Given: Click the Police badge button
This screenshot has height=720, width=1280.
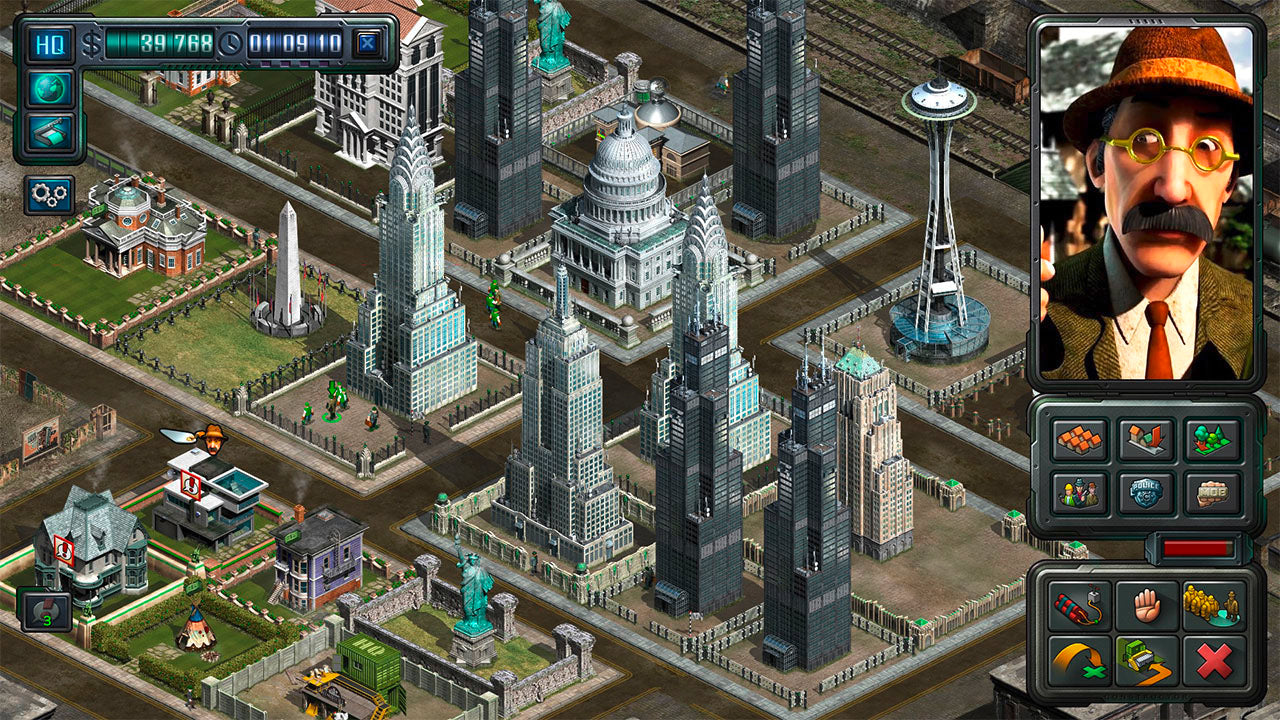Looking at the screenshot, I should click(x=1147, y=492).
